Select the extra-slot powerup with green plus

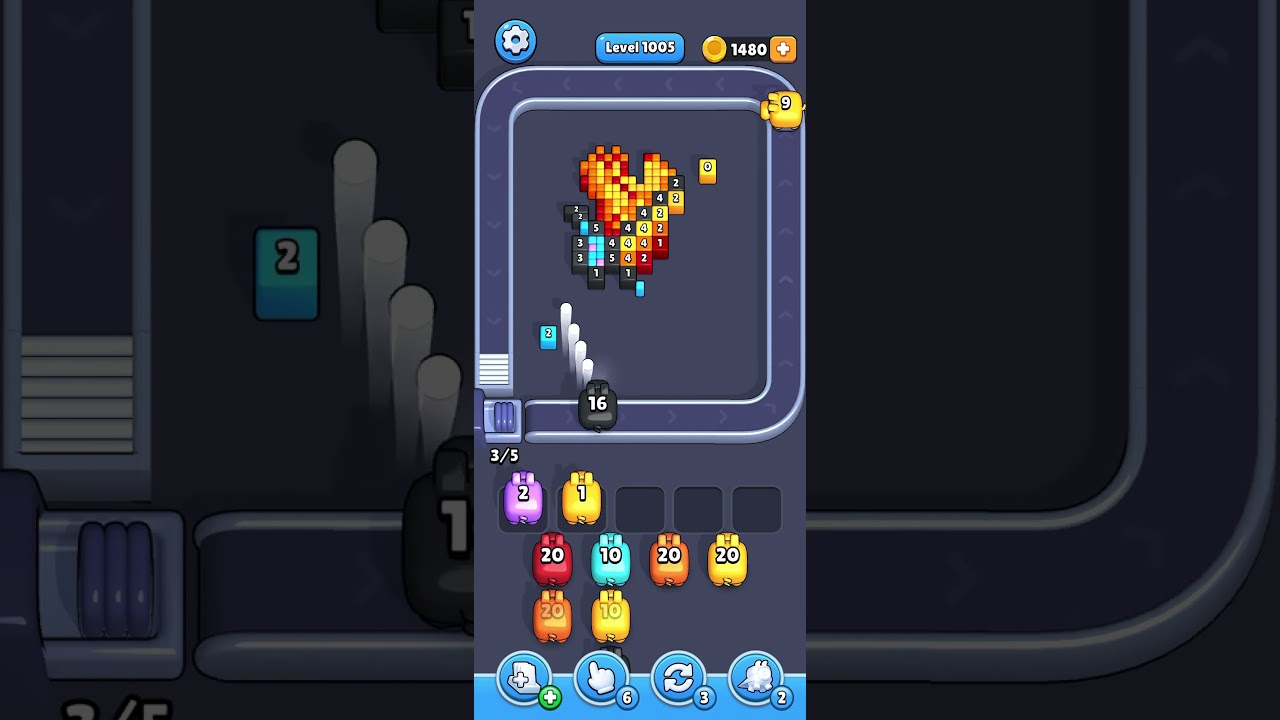[x=524, y=678]
